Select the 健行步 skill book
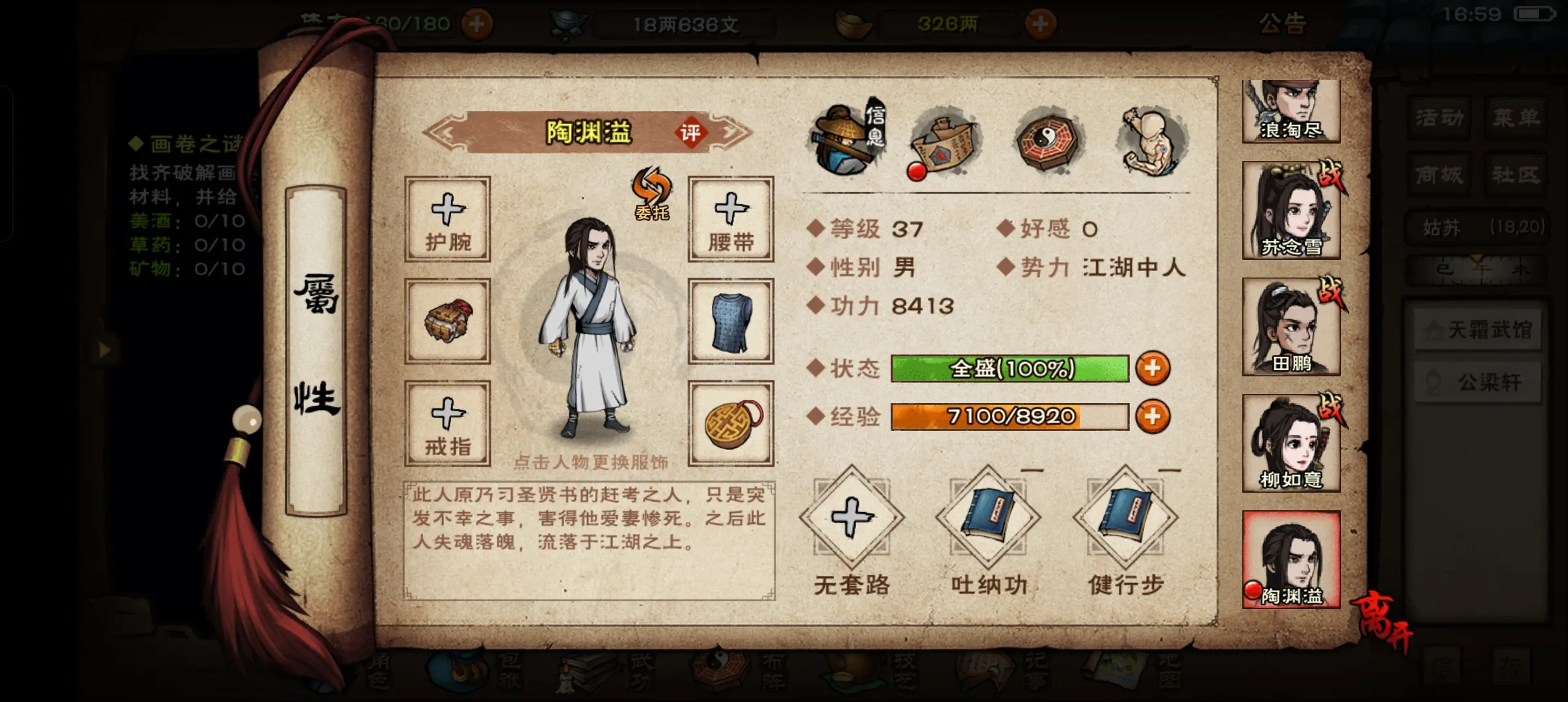The height and width of the screenshot is (702, 1568). tap(1125, 518)
